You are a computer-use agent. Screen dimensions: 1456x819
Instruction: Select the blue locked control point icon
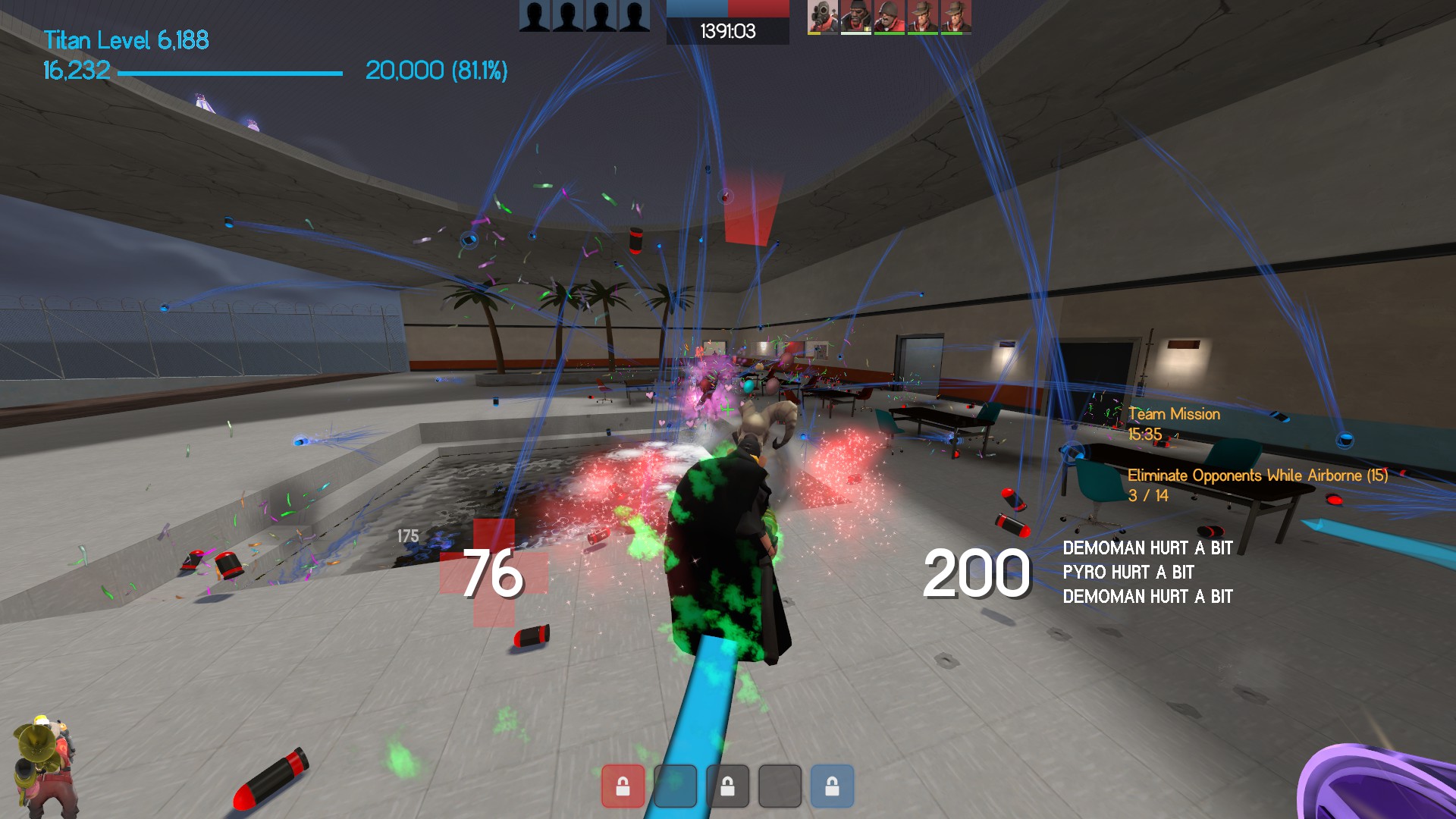[x=832, y=786]
